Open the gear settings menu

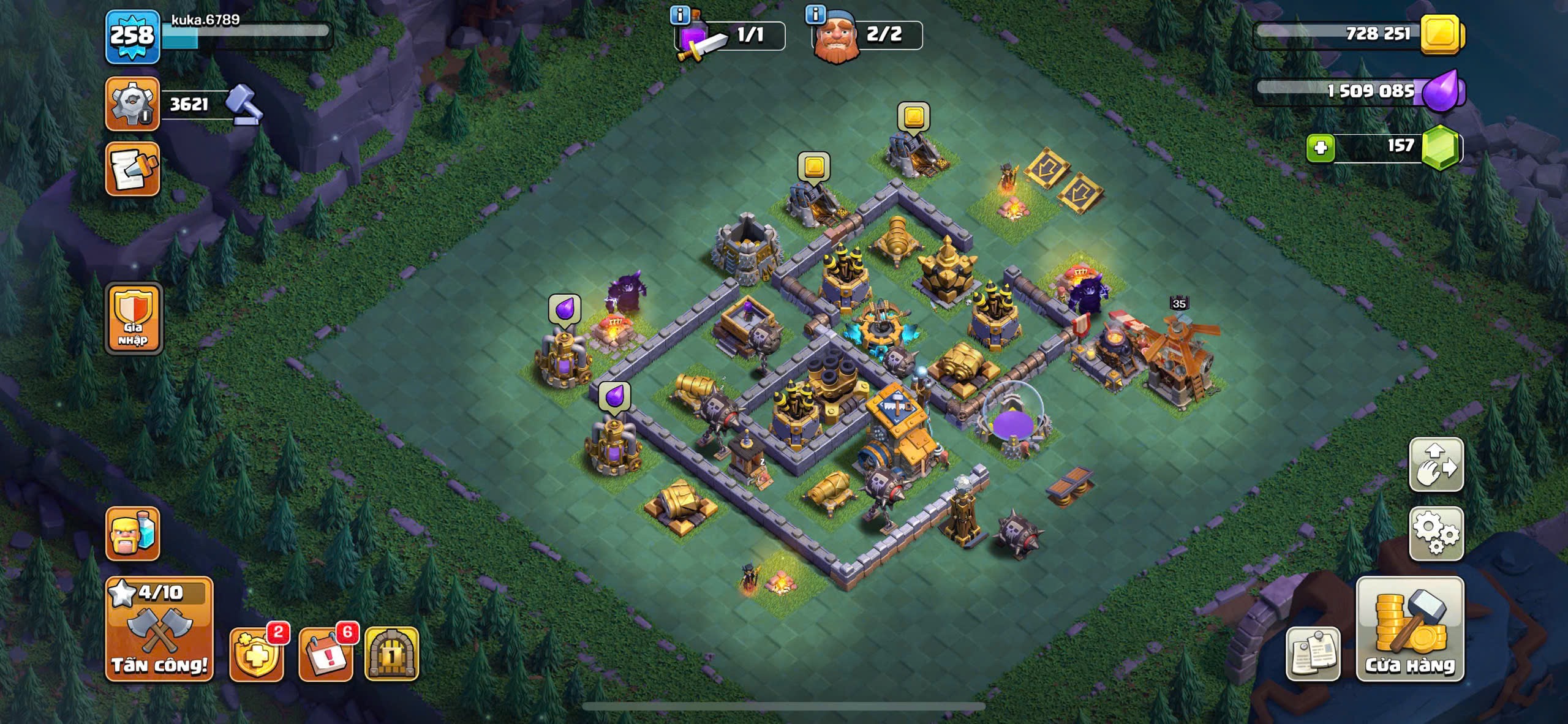click(x=1436, y=534)
